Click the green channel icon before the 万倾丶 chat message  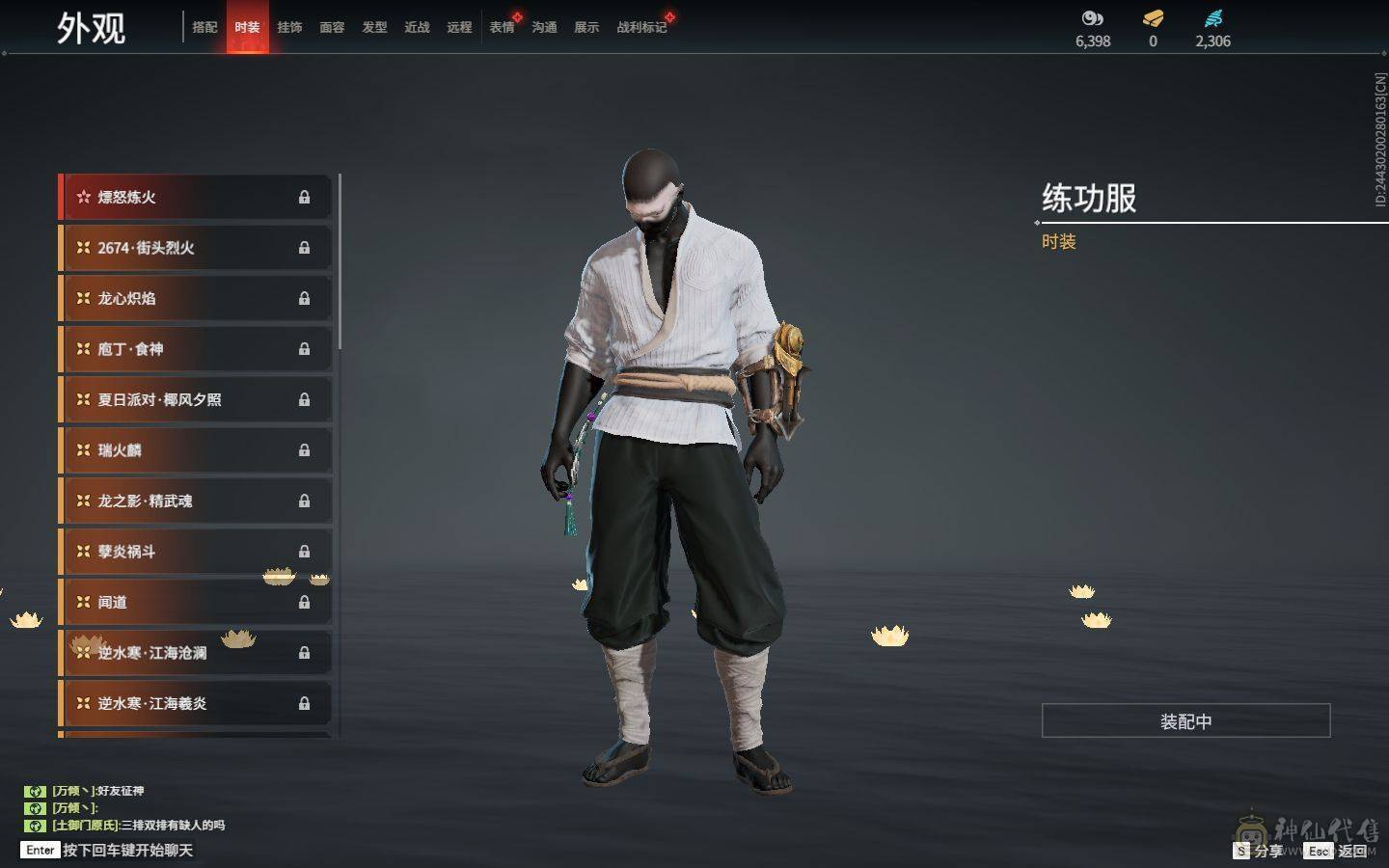point(36,790)
